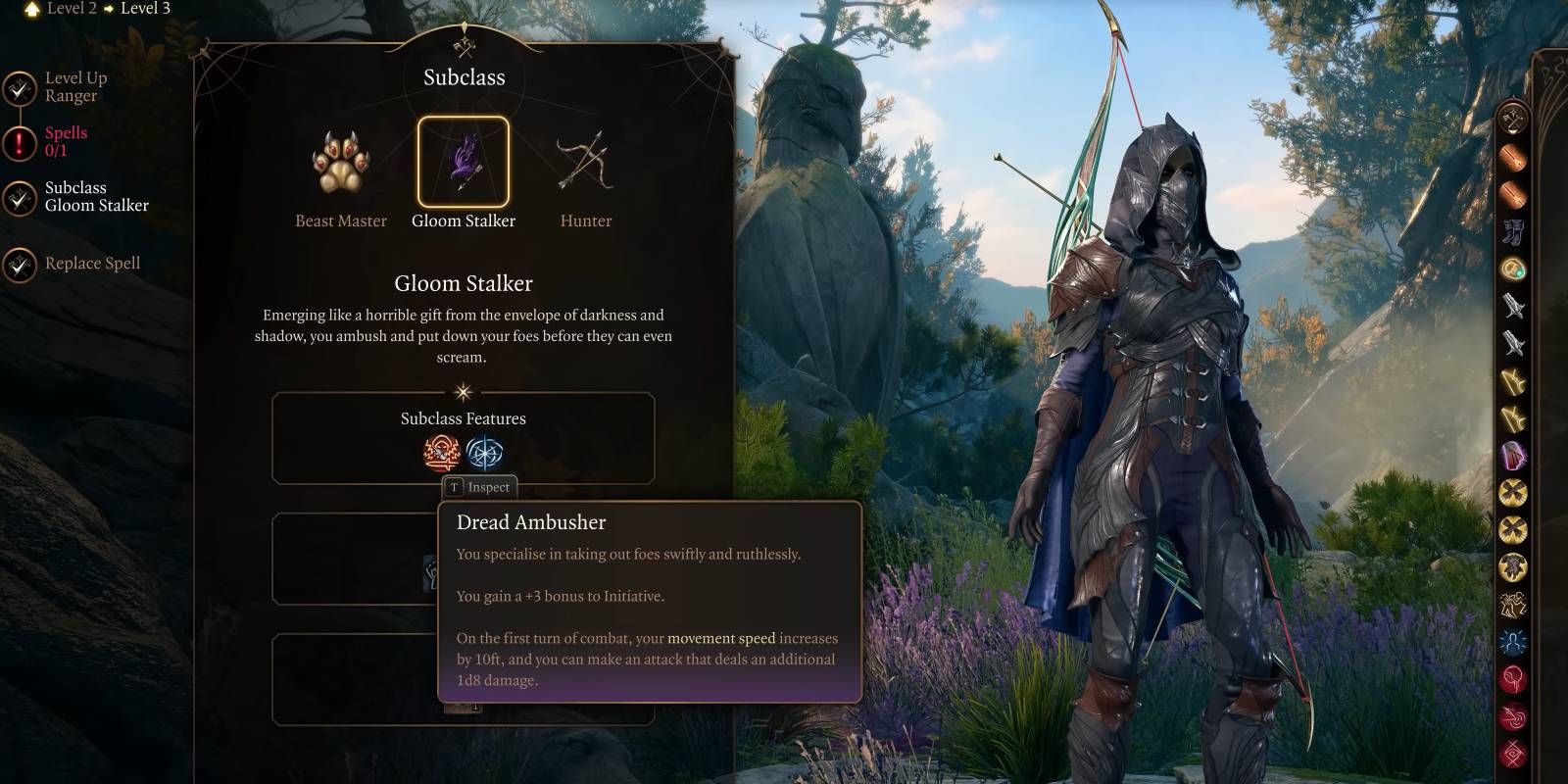Click the purple cloak icon in side bar
1568x784 pixels.
[x=1513, y=455]
